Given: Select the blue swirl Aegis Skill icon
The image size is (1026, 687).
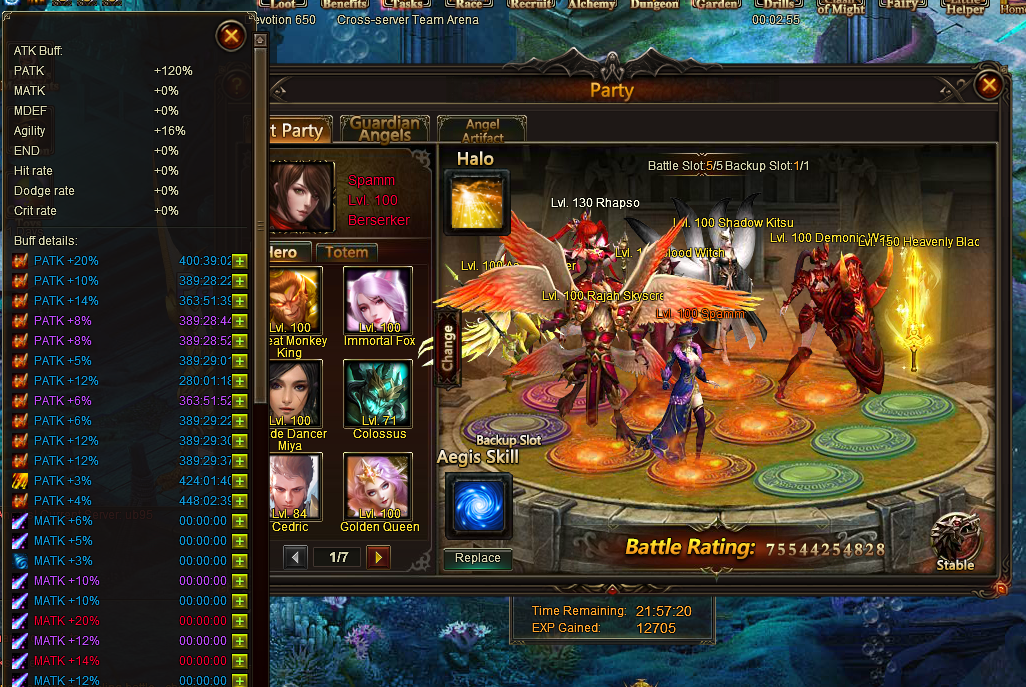Looking at the screenshot, I should (x=478, y=506).
